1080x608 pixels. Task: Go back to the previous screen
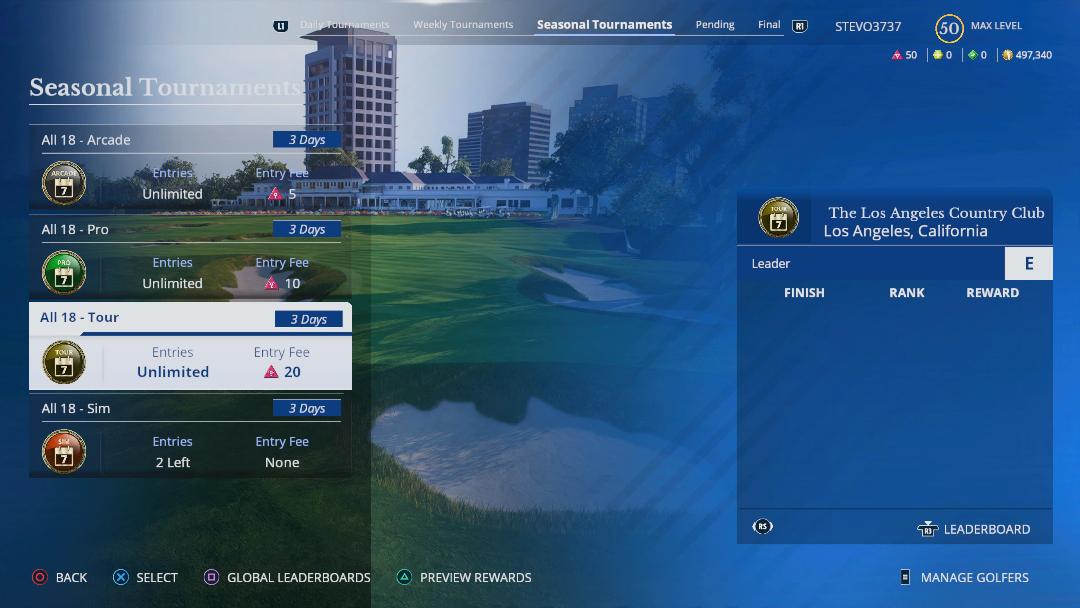tap(60, 577)
